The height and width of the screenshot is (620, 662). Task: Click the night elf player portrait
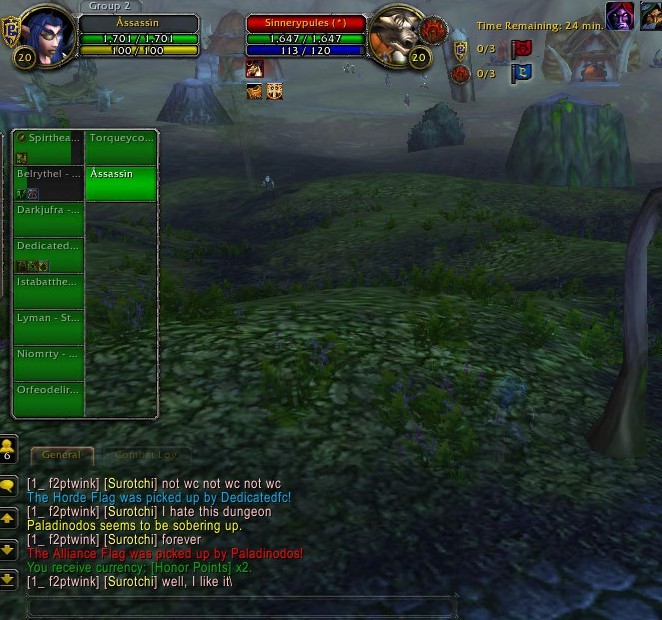click(43, 37)
